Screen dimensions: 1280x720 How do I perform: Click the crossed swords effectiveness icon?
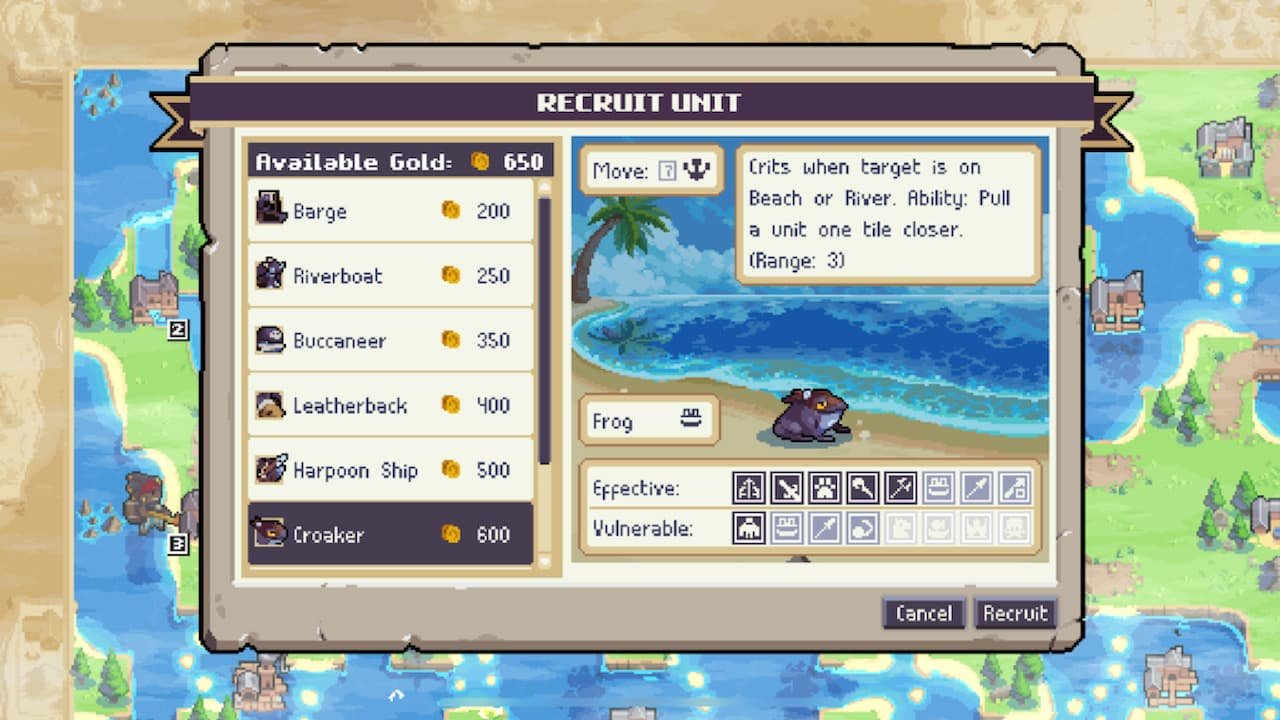coord(786,488)
